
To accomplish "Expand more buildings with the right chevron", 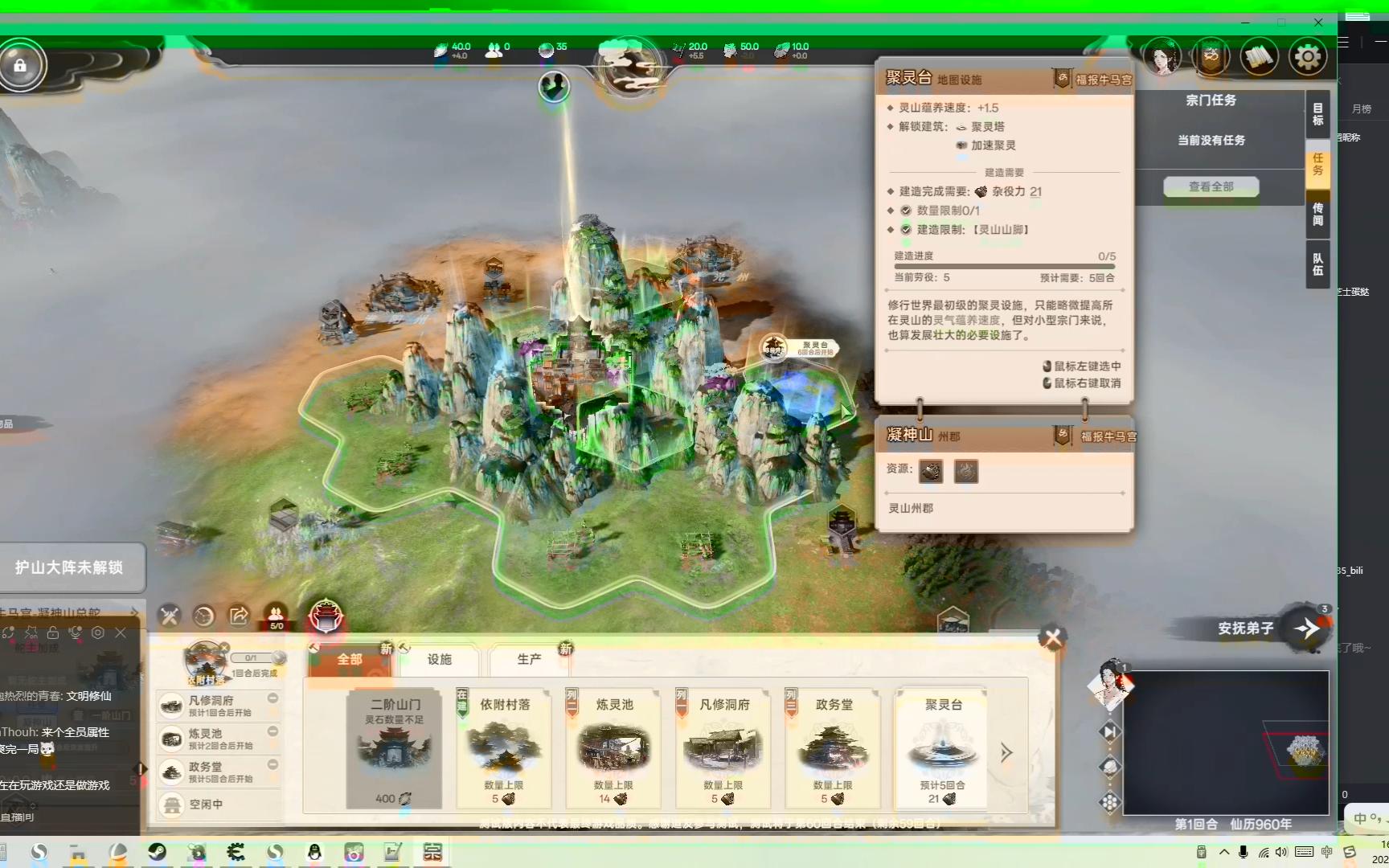I will (1006, 753).
